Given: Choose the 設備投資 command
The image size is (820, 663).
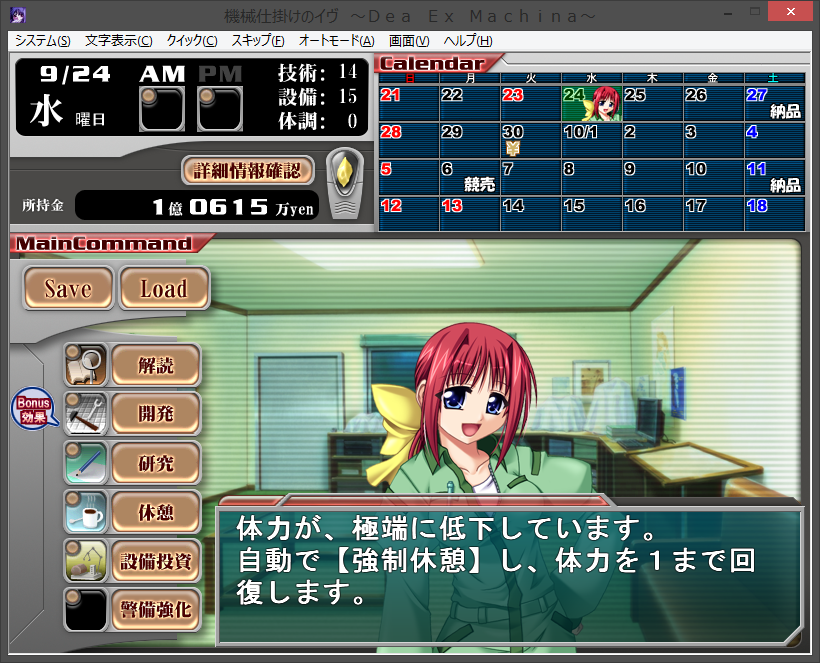Looking at the screenshot, I should click(155, 560).
